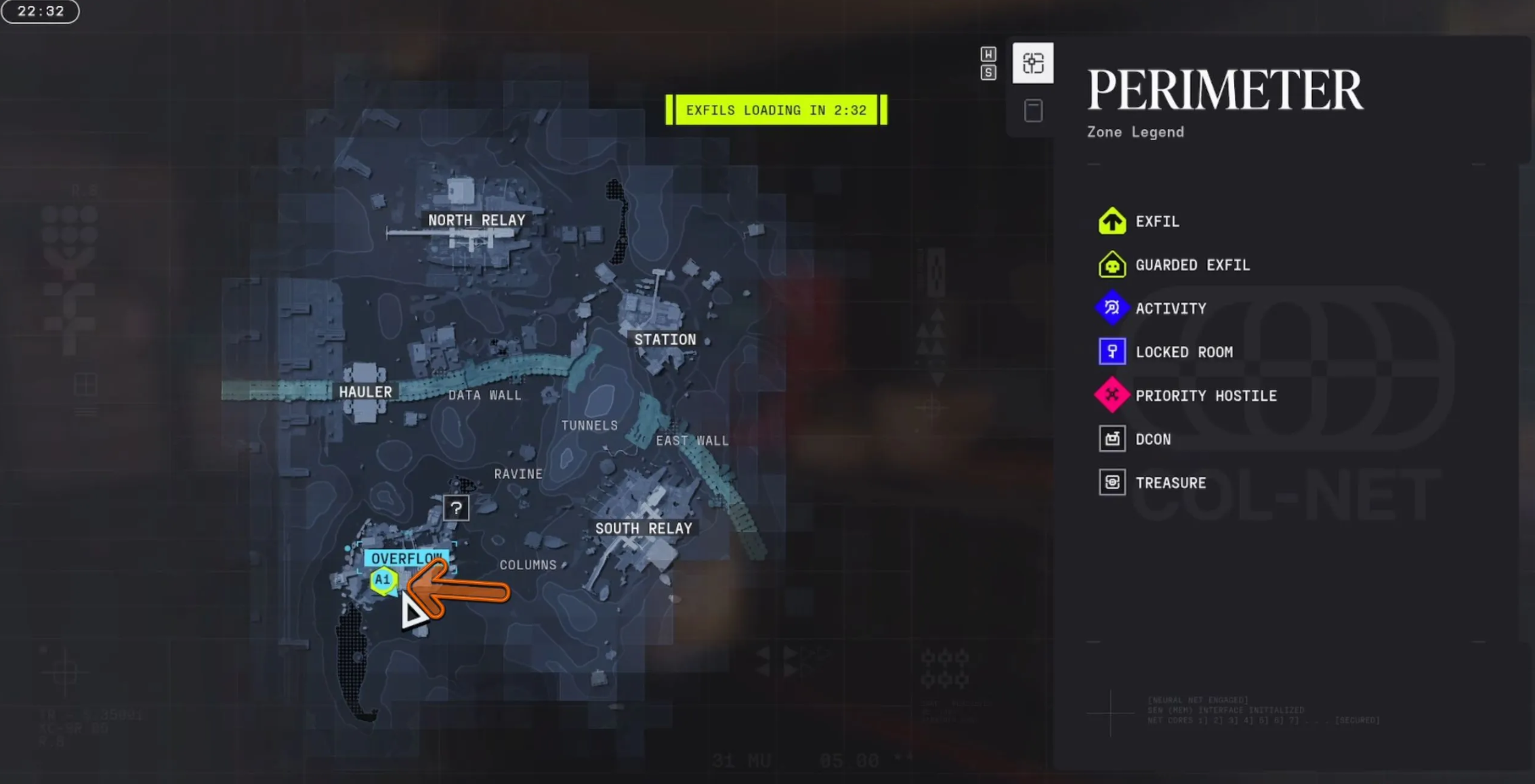Choose the Station location on the map

click(665, 339)
